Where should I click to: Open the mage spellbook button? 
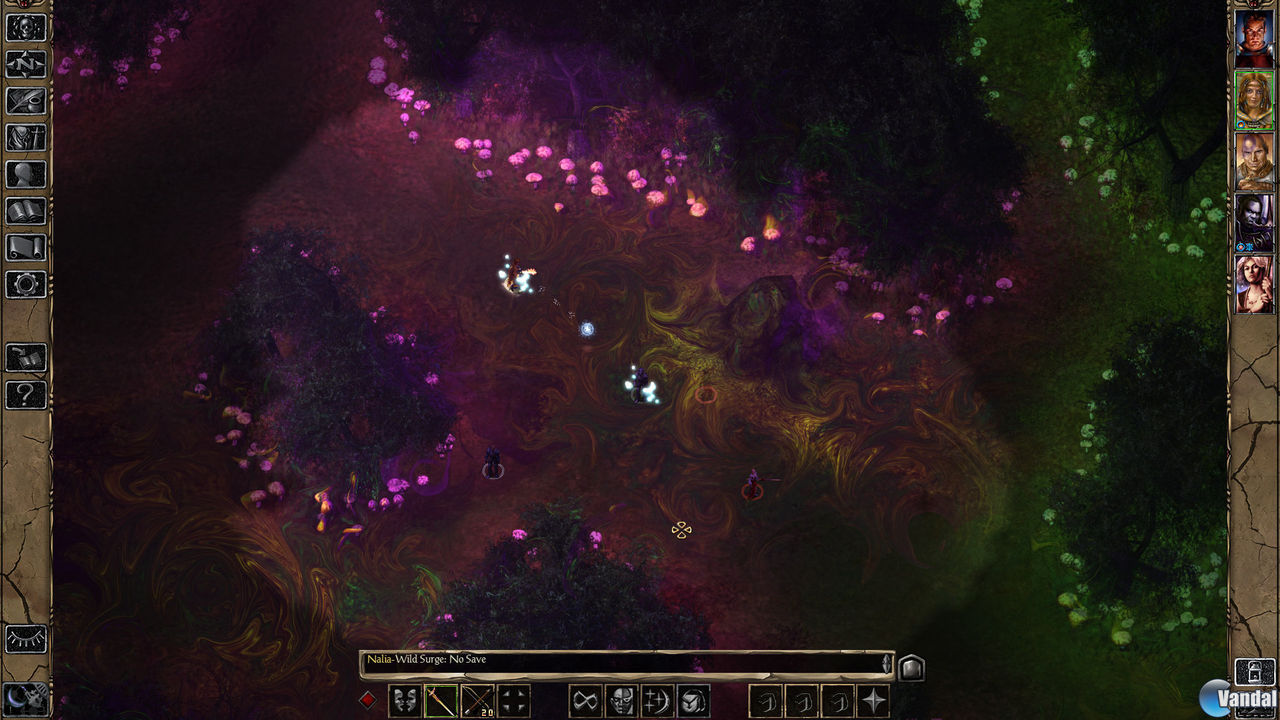click(x=26, y=211)
